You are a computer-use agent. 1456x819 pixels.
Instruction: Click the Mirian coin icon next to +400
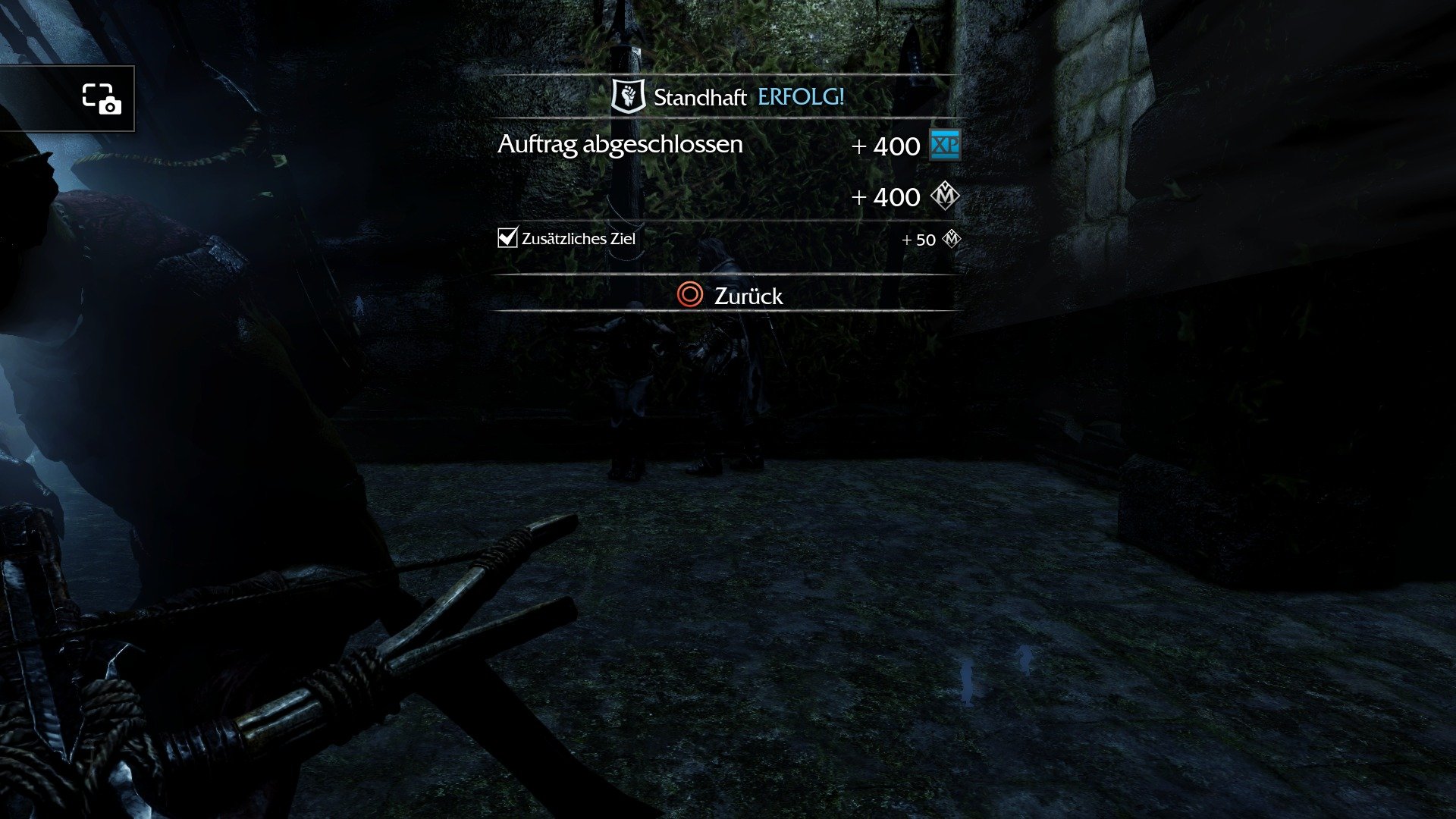coord(944,196)
